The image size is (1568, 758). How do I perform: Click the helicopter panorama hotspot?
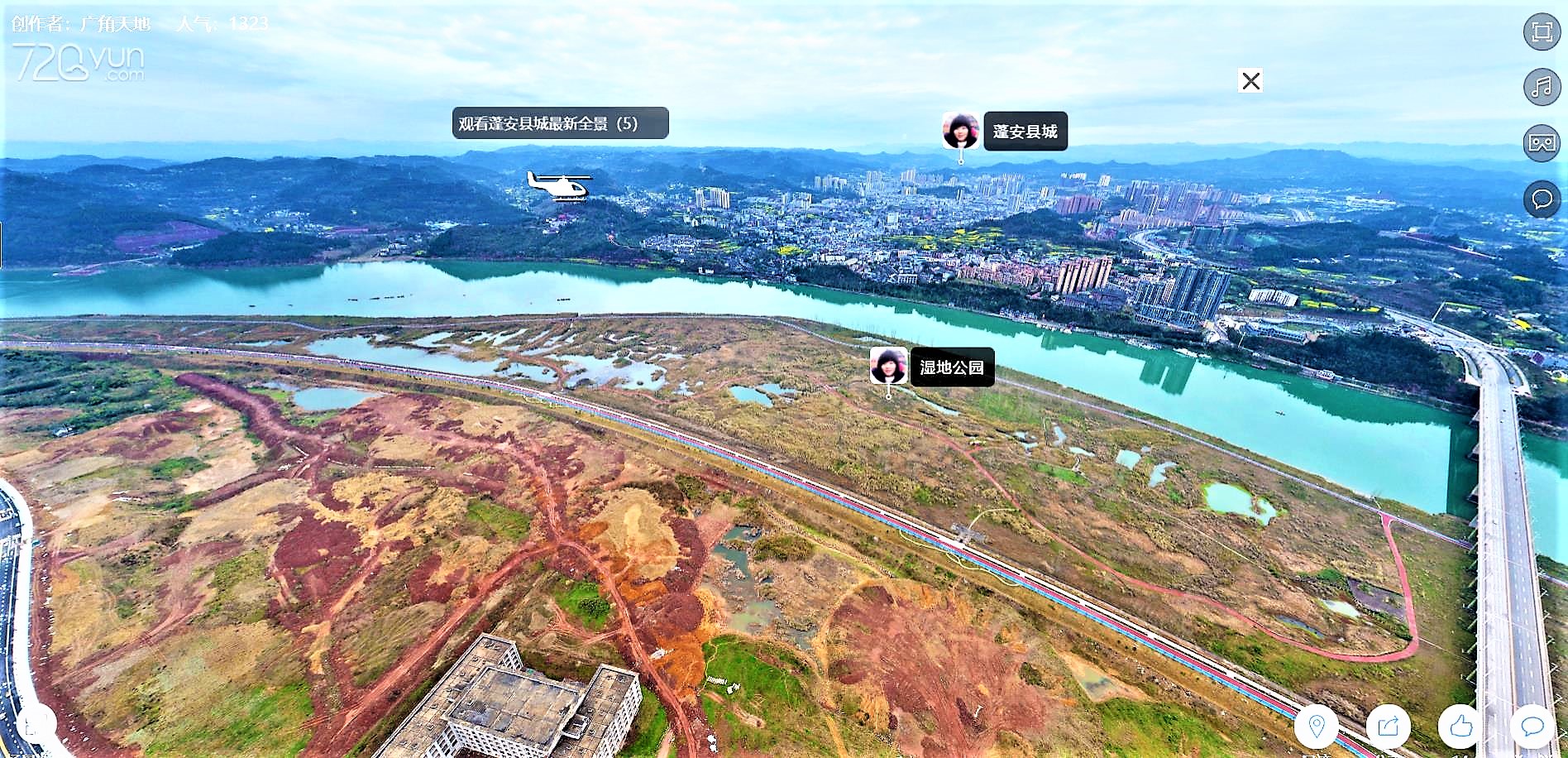pos(560,186)
